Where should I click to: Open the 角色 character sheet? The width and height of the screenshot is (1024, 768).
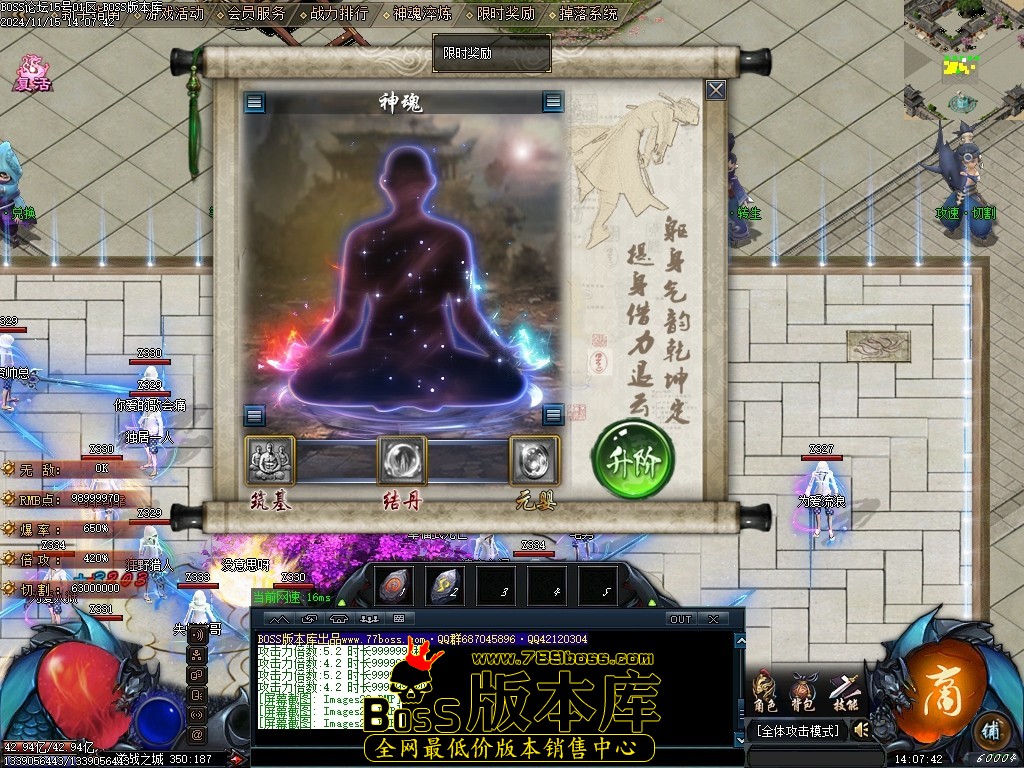[x=765, y=692]
